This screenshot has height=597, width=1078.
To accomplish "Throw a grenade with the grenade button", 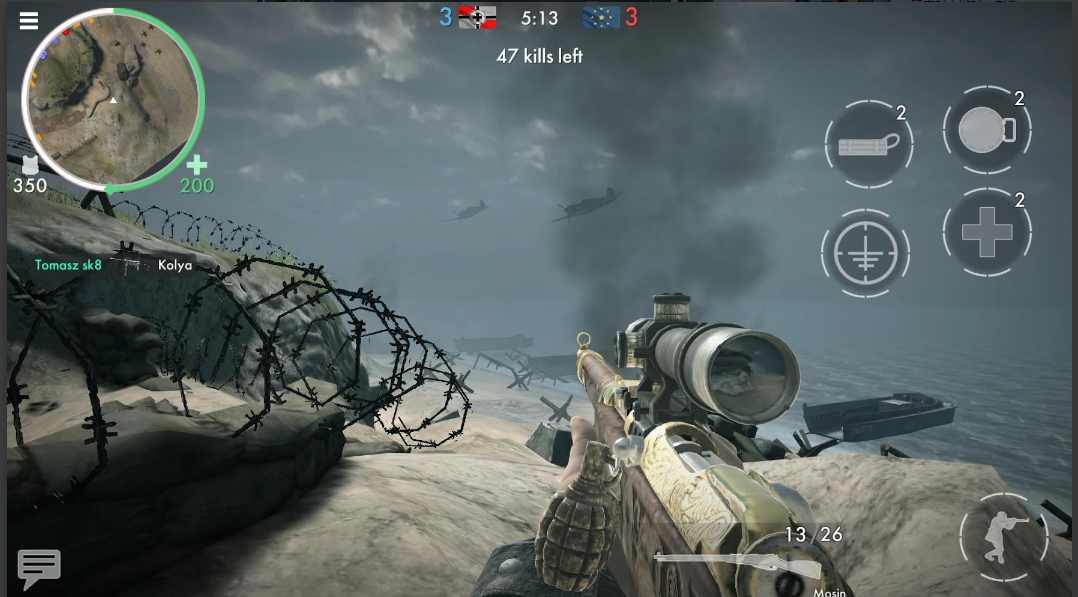I will point(986,131).
